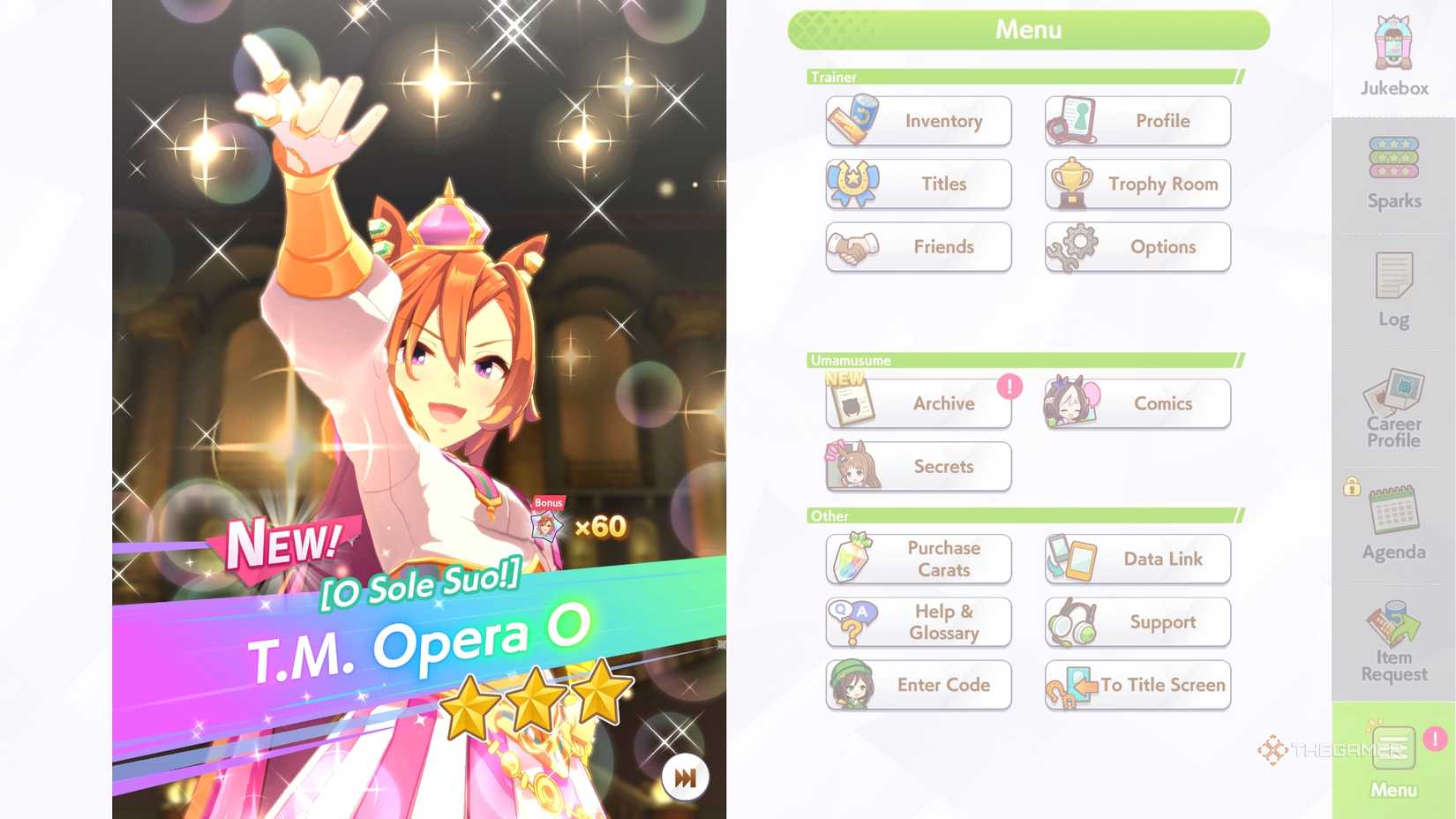Image resolution: width=1456 pixels, height=819 pixels.
Task: View the Secrets section
Action: (x=918, y=467)
